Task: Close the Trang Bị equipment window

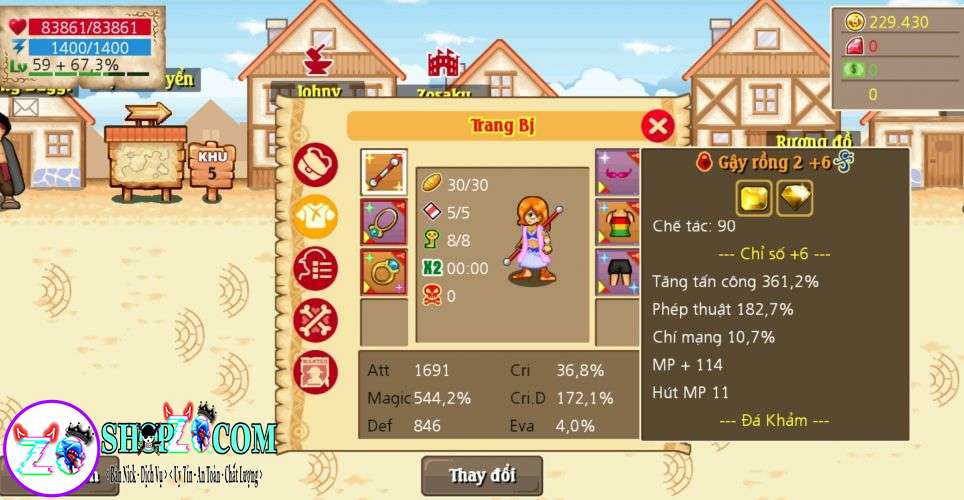Action: coord(656,126)
